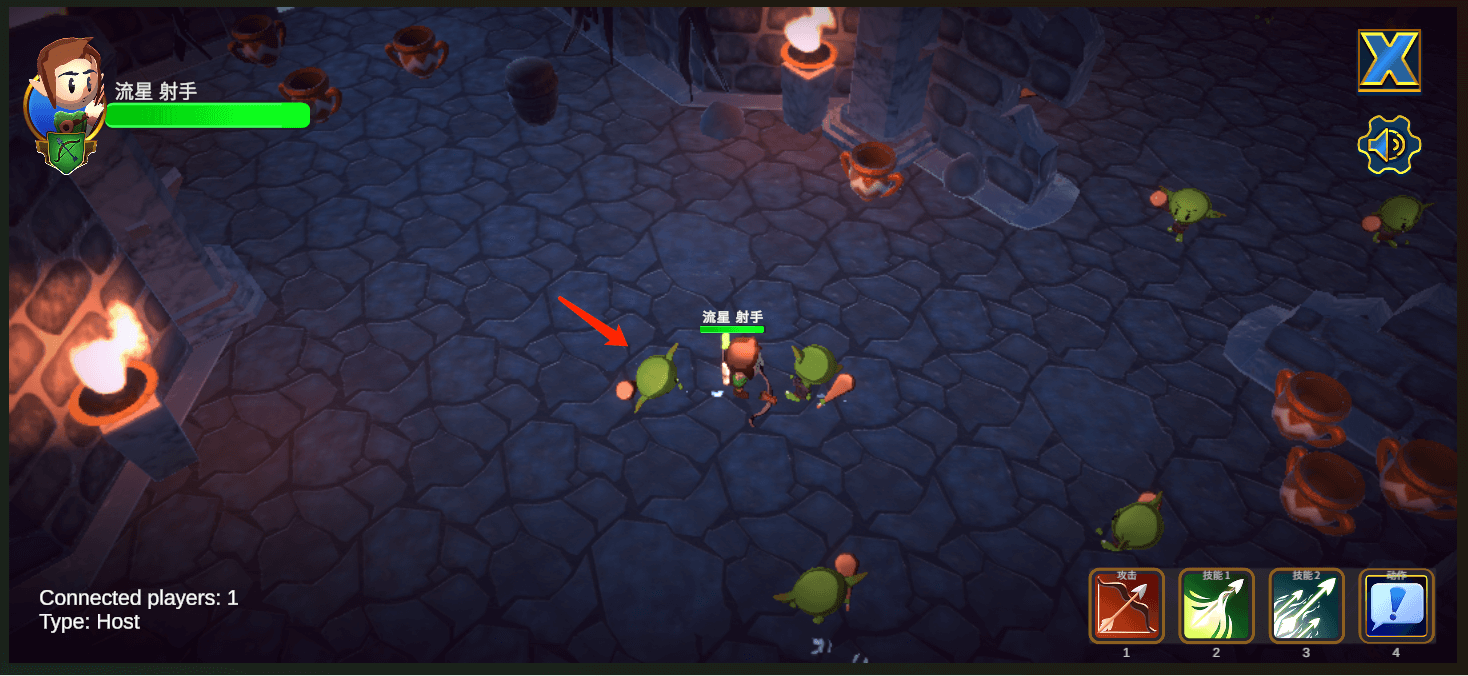Trigger the 技能2 multi-arrow volley skill
This screenshot has width=1468, height=676.
1306,607
